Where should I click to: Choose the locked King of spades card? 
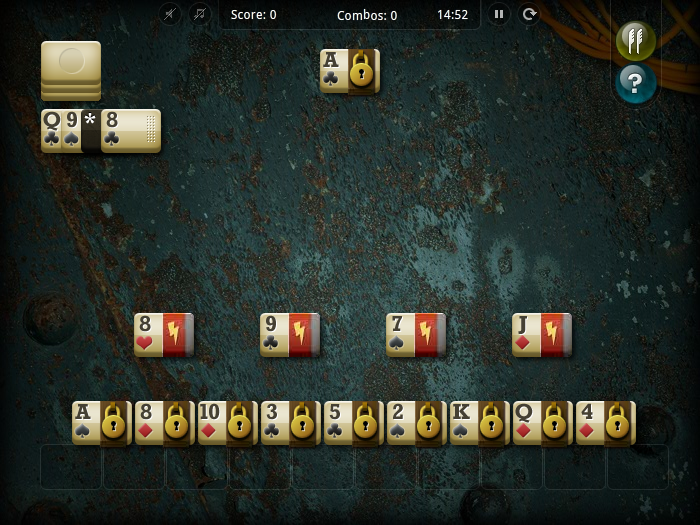pos(480,423)
